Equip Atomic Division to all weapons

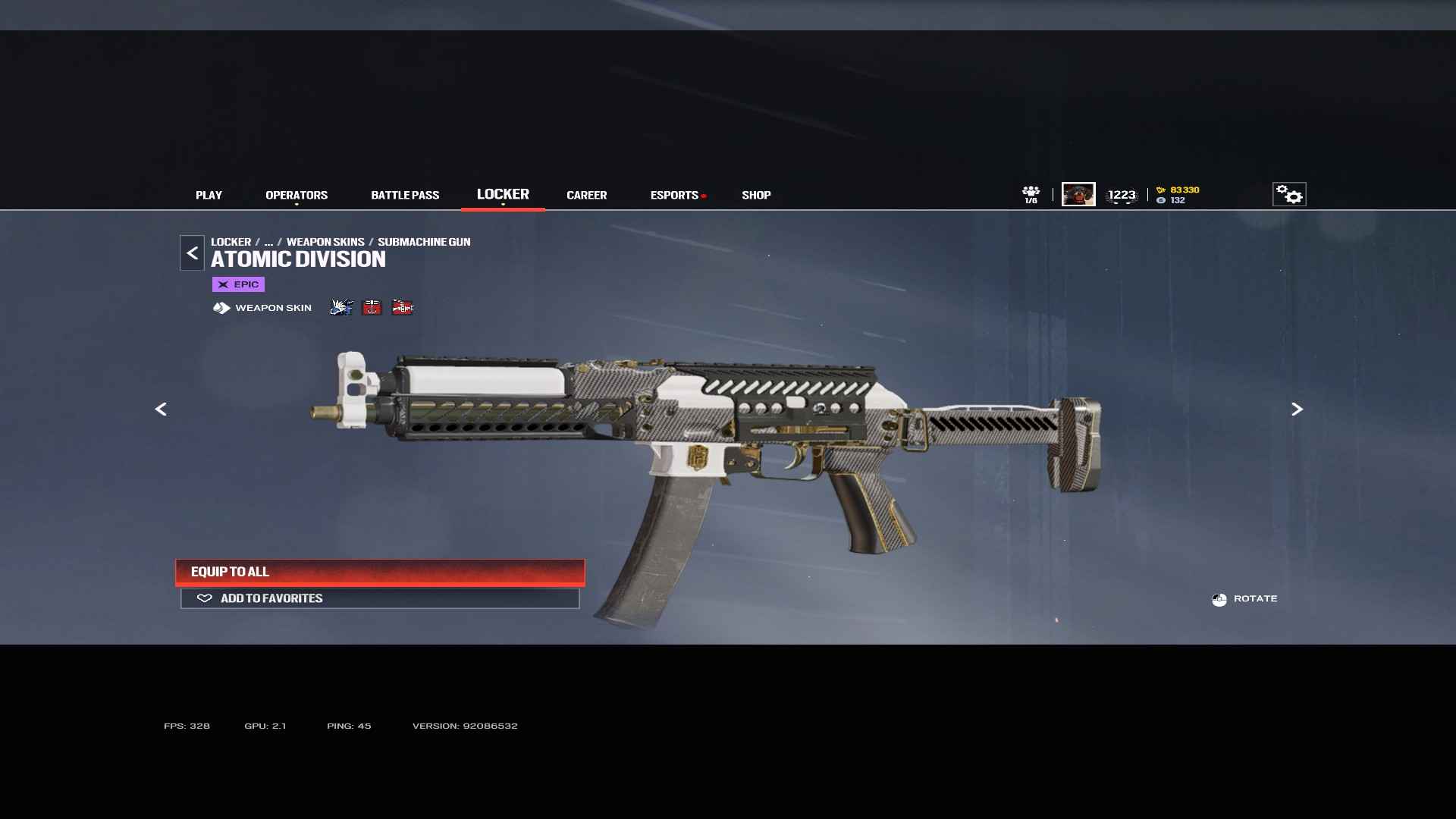[380, 572]
